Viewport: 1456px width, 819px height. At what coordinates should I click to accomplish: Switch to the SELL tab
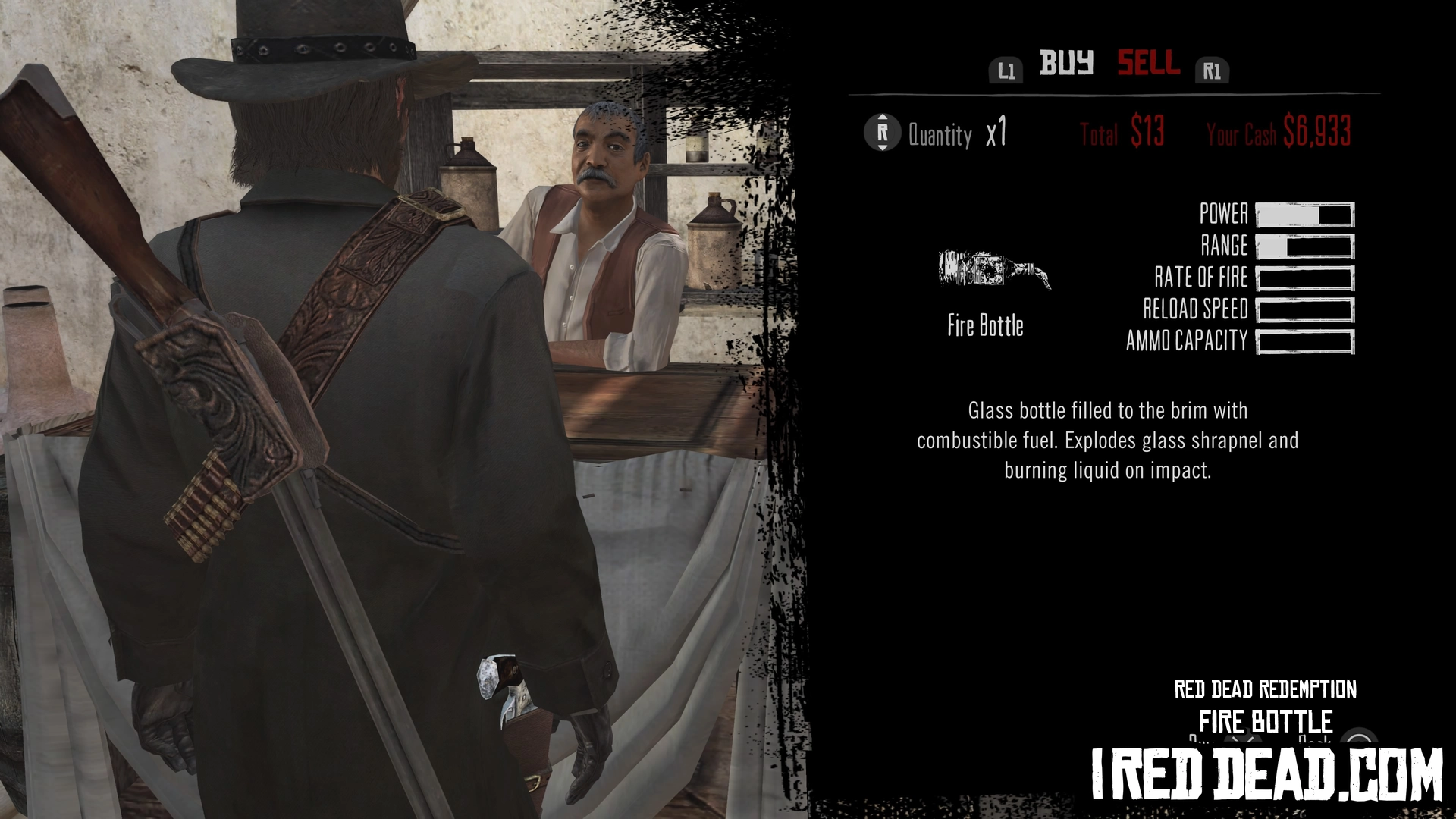click(x=1148, y=63)
